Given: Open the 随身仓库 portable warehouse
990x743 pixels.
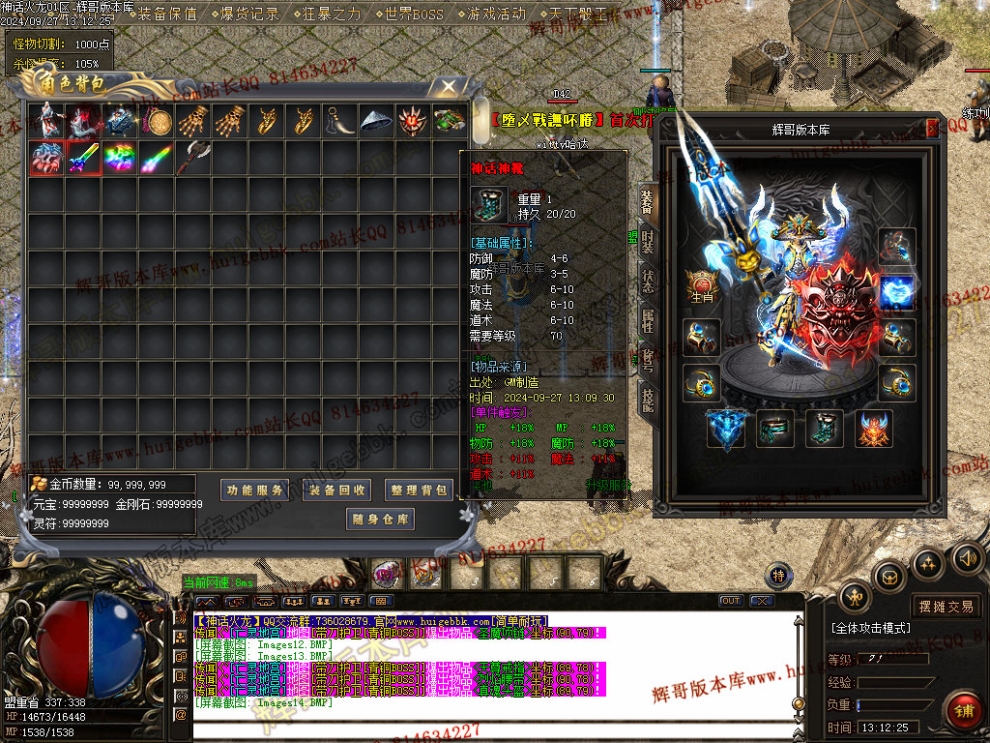Looking at the screenshot, I should (x=380, y=519).
